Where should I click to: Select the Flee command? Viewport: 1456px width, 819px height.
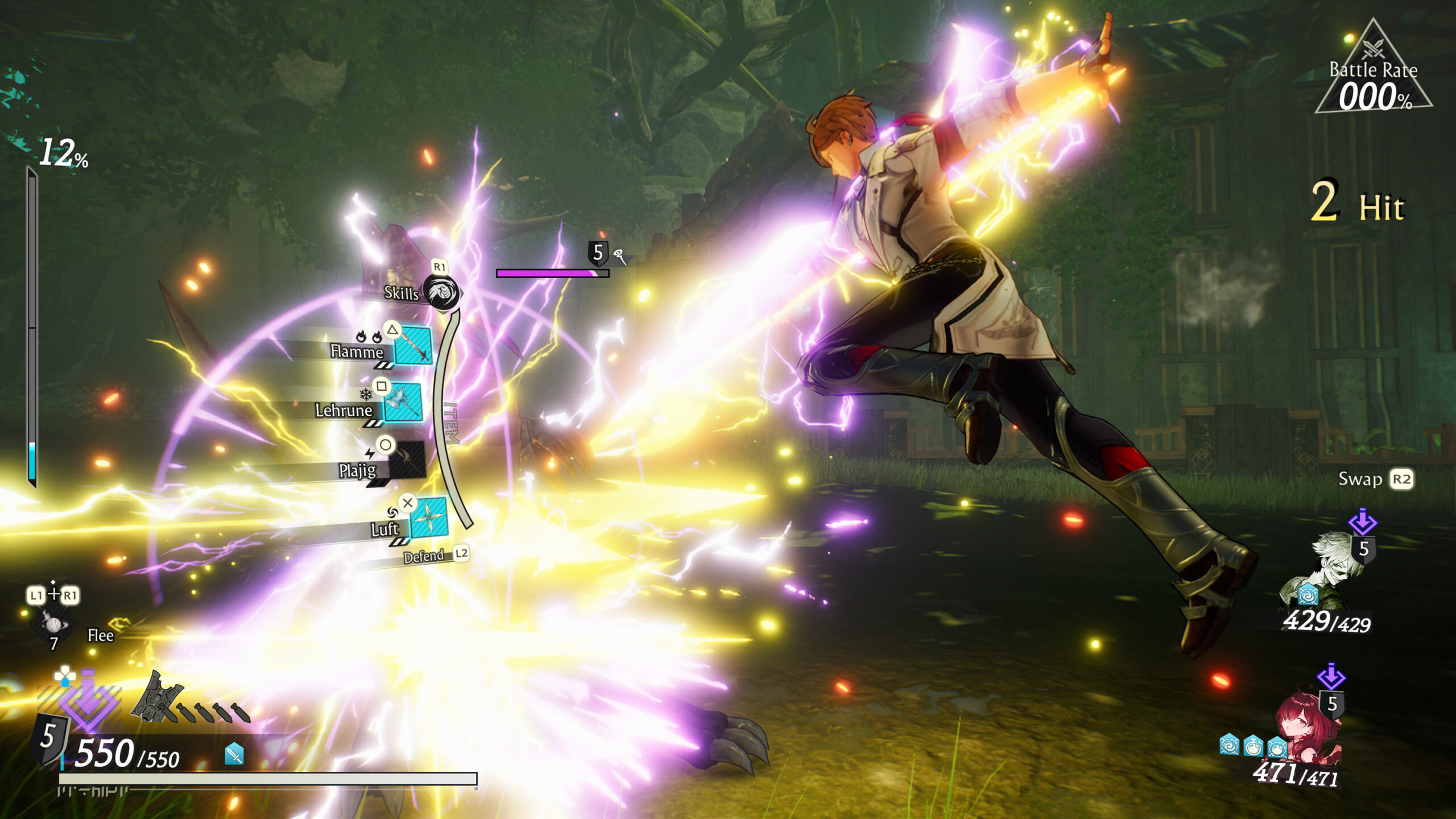[100, 635]
